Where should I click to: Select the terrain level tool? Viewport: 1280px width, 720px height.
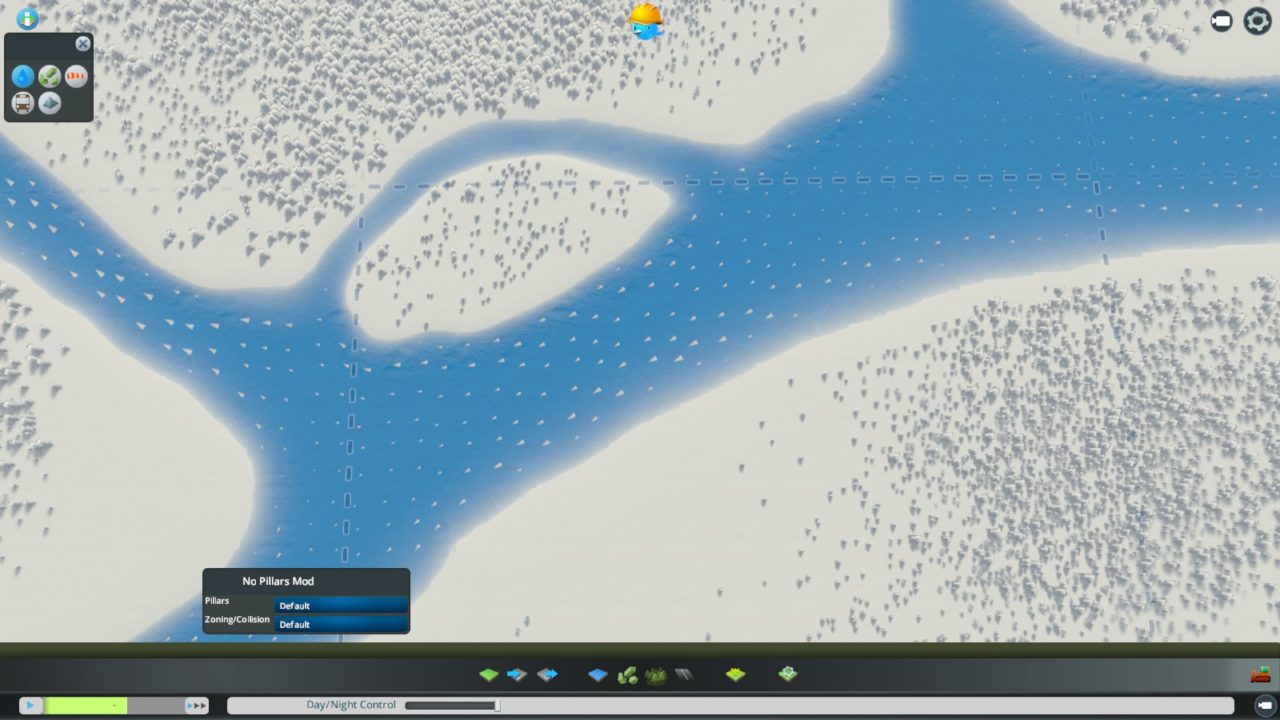(489, 674)
